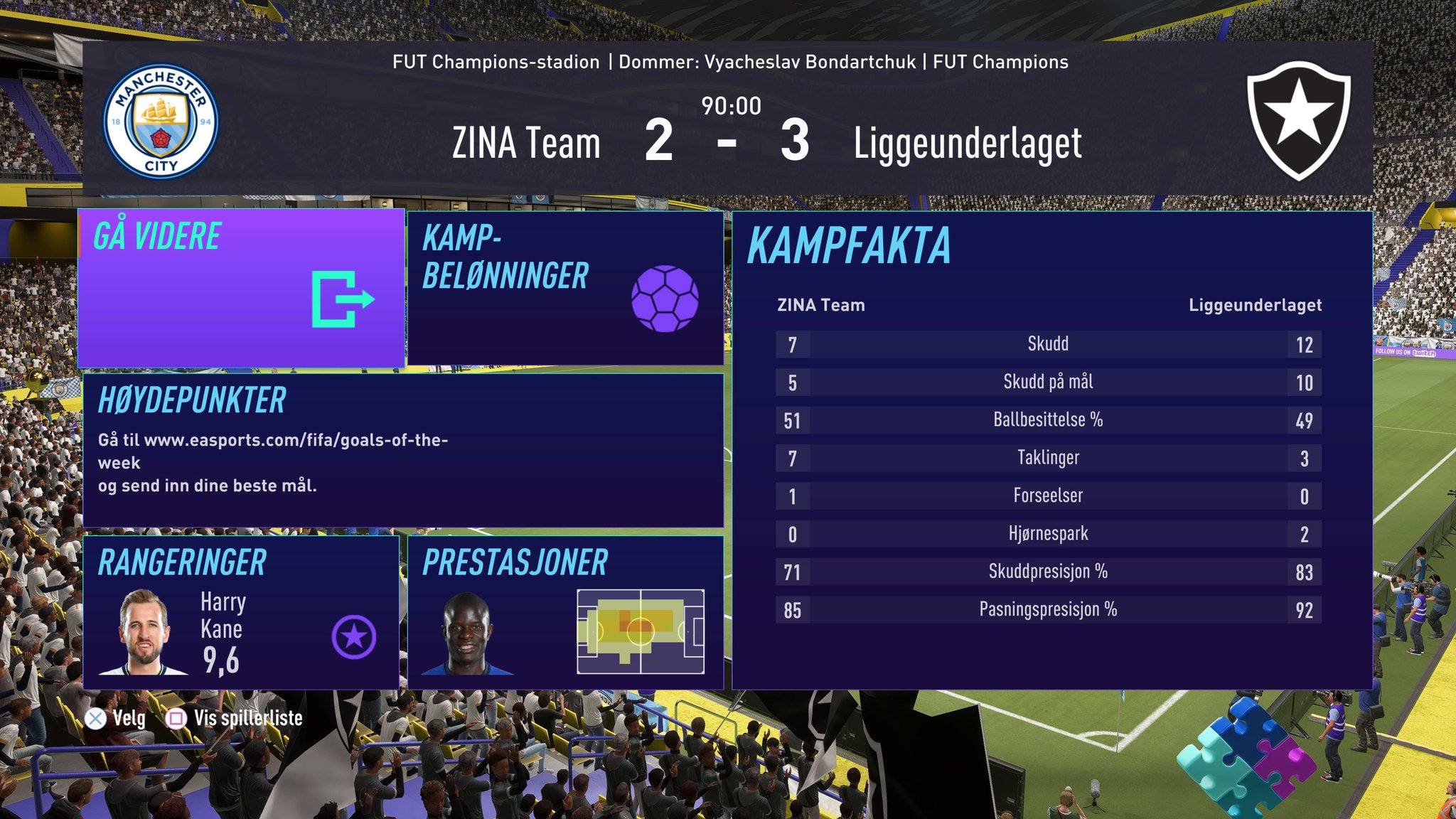
Task: Expand the PRESTASJONER section
Action: click(x=514, y=564)
